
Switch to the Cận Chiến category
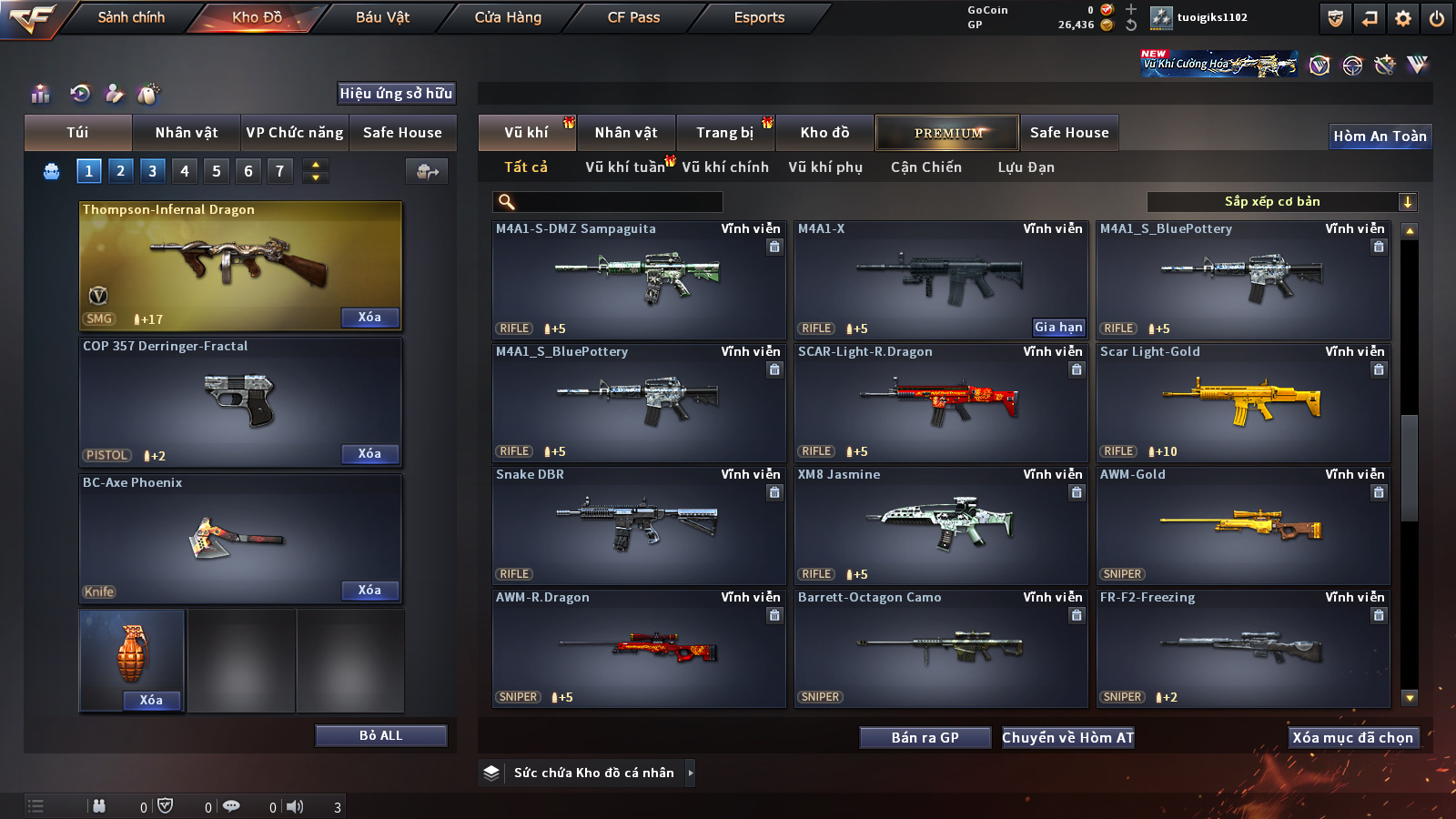tap(925, 167)
